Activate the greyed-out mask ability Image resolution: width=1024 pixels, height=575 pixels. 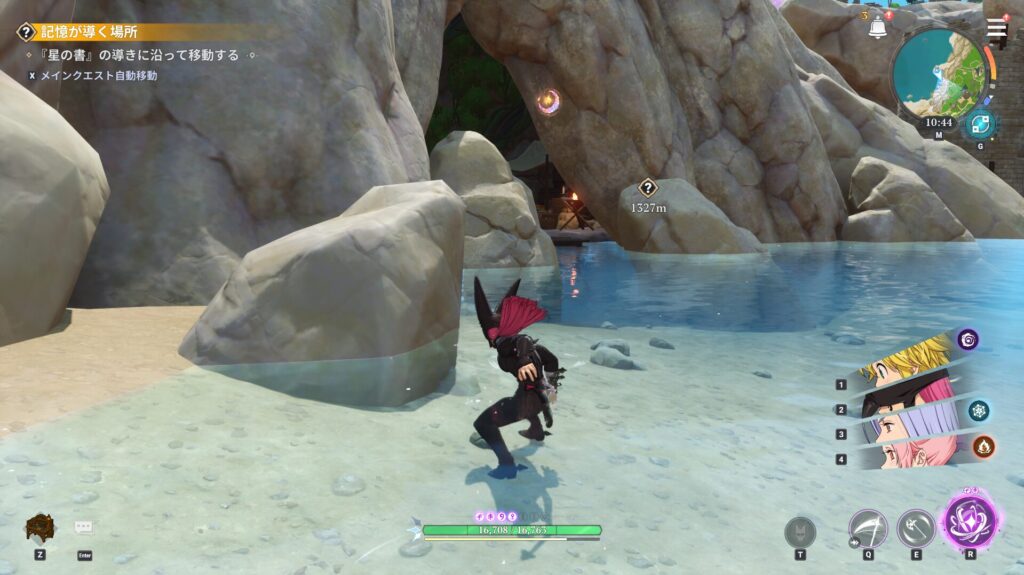(800, 531)
